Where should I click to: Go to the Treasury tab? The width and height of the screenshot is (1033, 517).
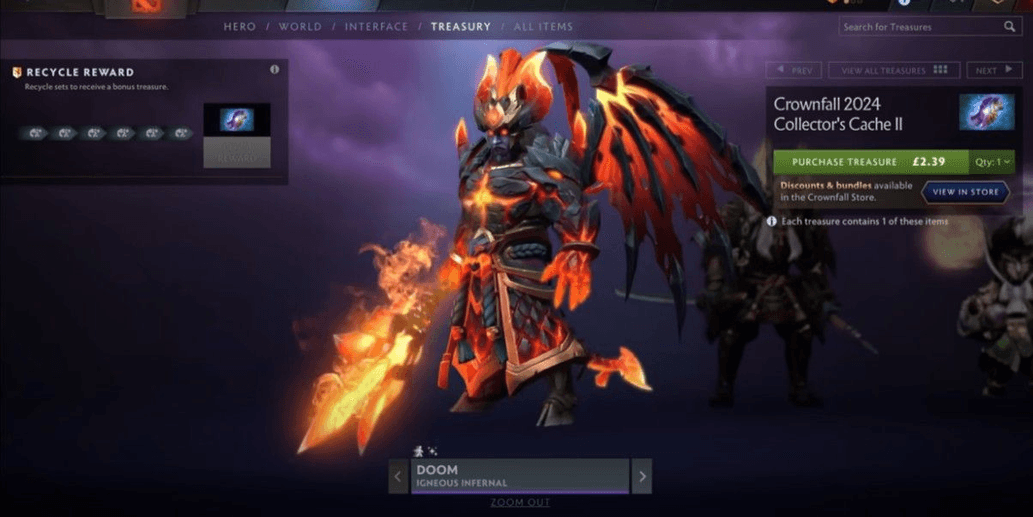tap(460, 26)
